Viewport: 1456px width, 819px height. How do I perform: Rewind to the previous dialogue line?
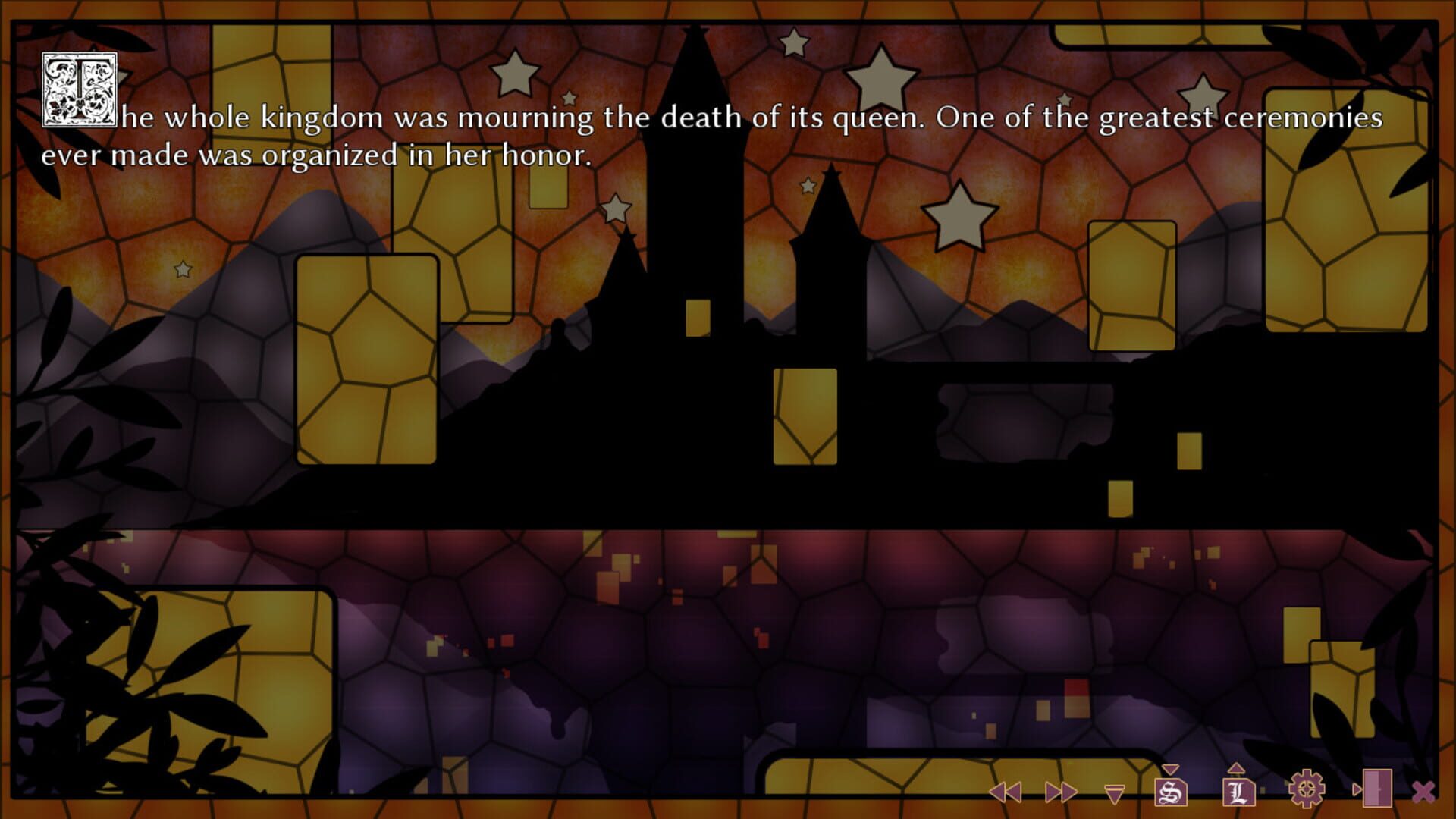point(1005,792)
